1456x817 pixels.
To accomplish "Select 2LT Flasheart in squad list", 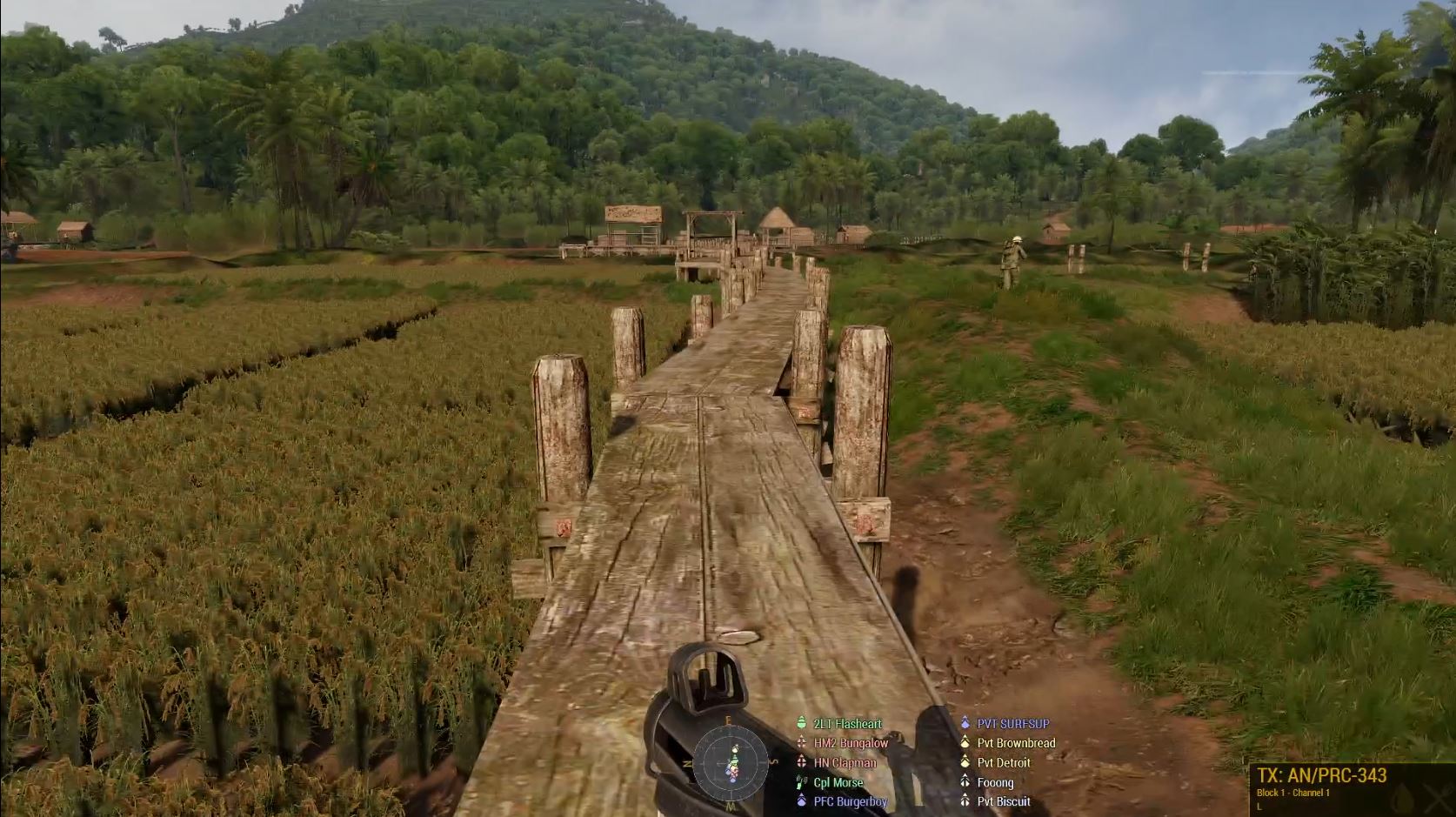I will point(846,724).
